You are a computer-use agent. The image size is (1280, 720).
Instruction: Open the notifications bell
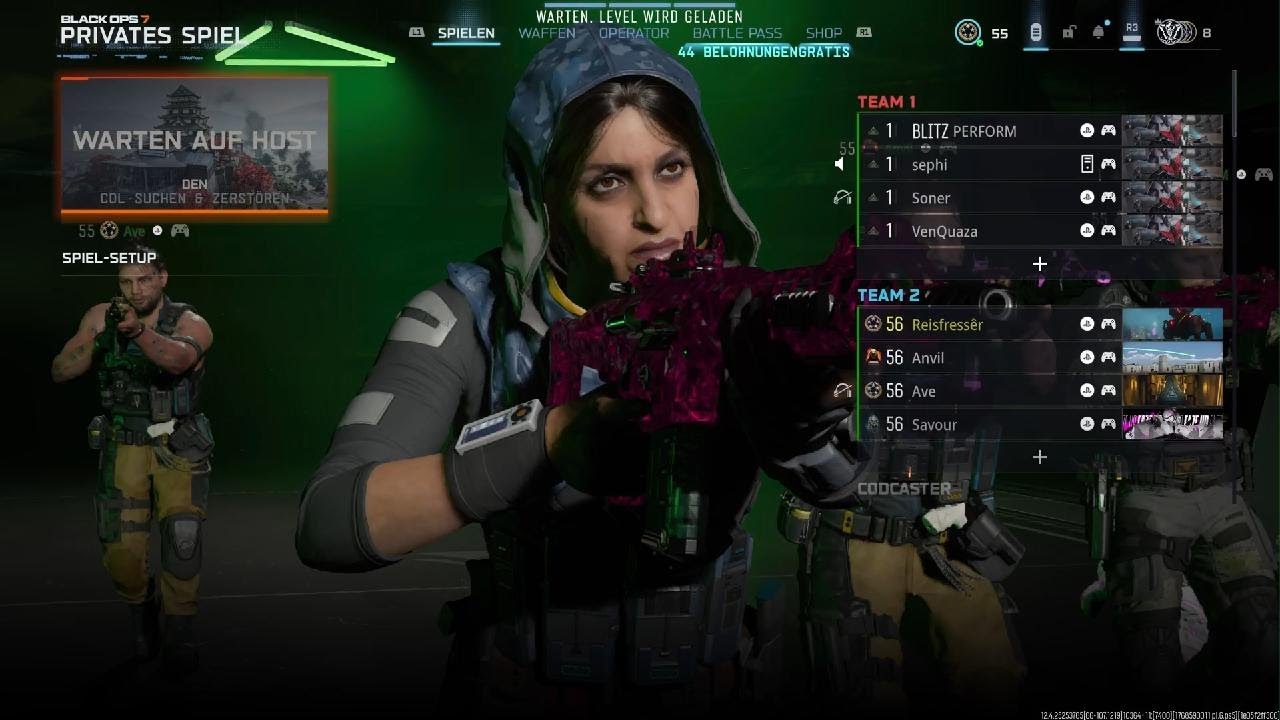pyautogui.click(x=1098, y=33)
